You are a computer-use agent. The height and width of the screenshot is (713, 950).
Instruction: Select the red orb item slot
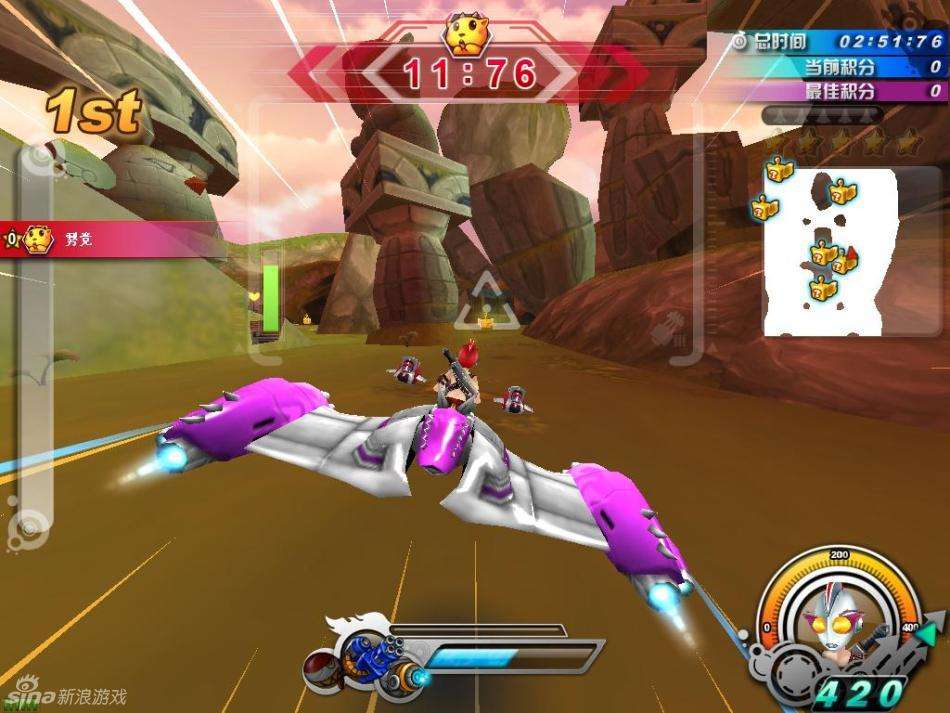click(319, 669)
